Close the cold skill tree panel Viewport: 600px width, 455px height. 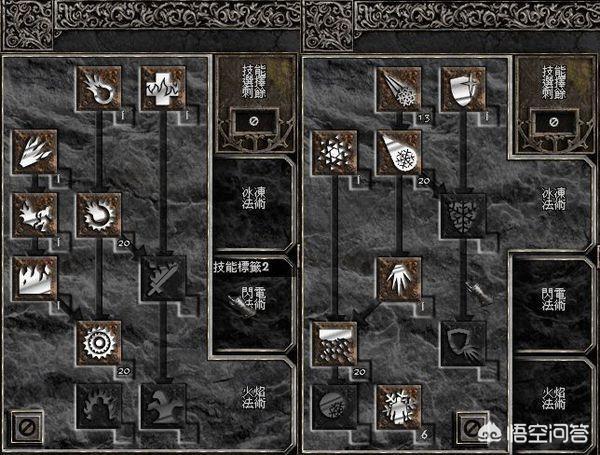click(x=471, y=427)
